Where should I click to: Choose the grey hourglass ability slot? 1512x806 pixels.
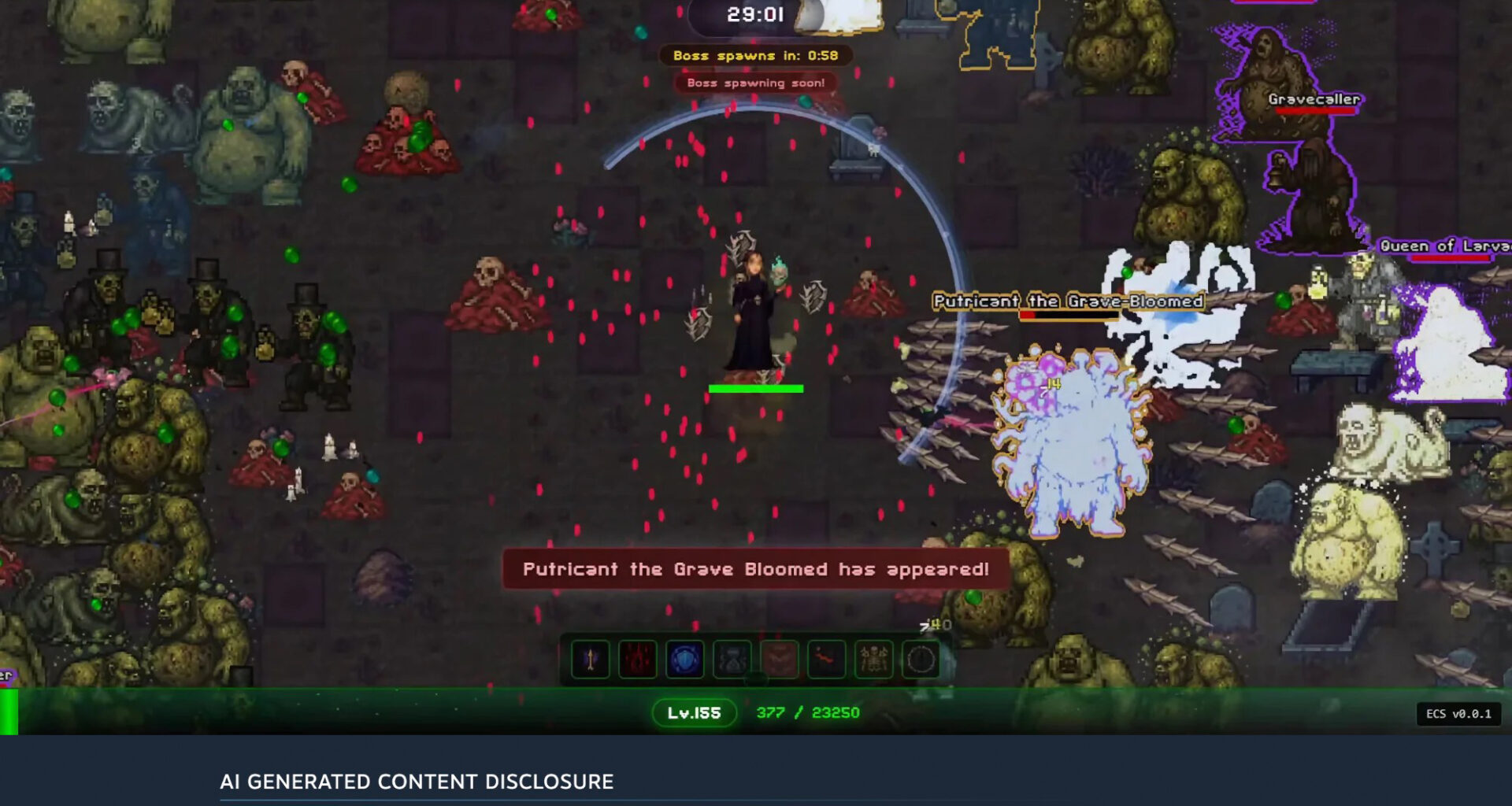[732, 660]
